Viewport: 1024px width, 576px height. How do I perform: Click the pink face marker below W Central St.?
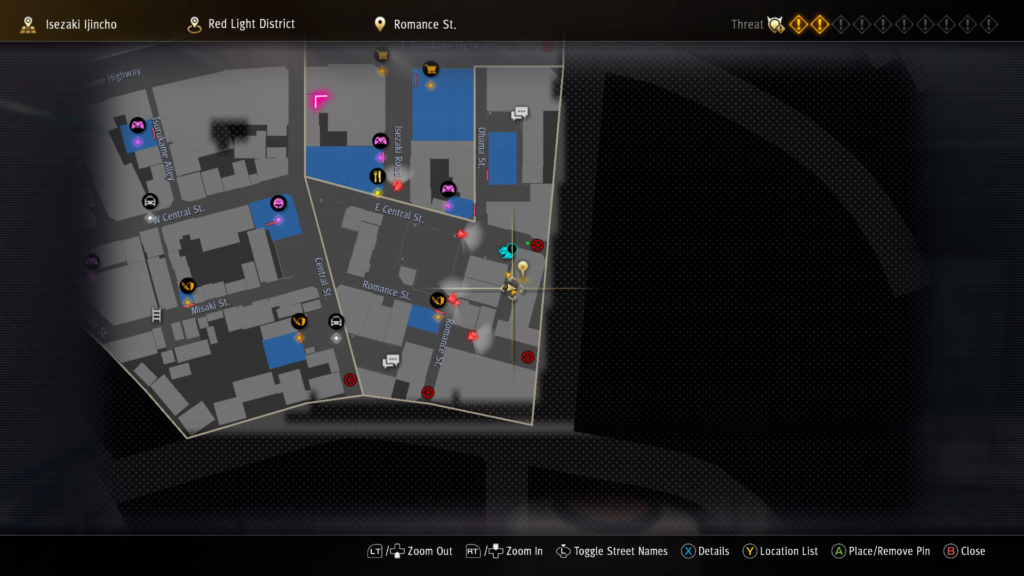click(278, 204)
